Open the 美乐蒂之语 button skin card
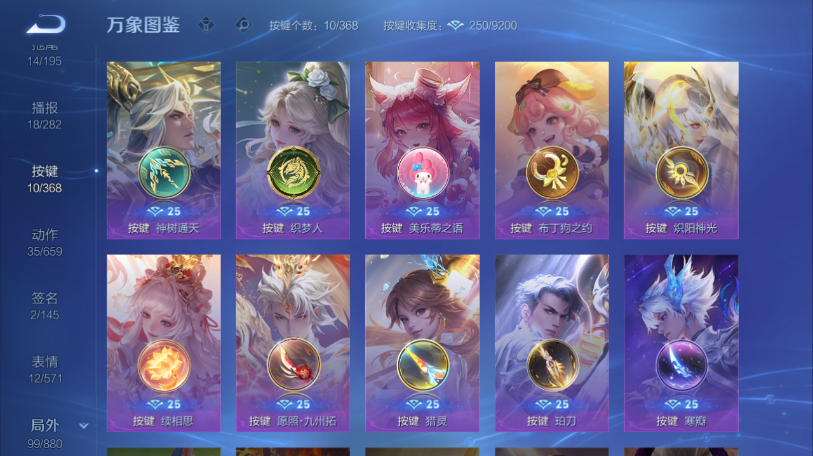 (422, 150)
